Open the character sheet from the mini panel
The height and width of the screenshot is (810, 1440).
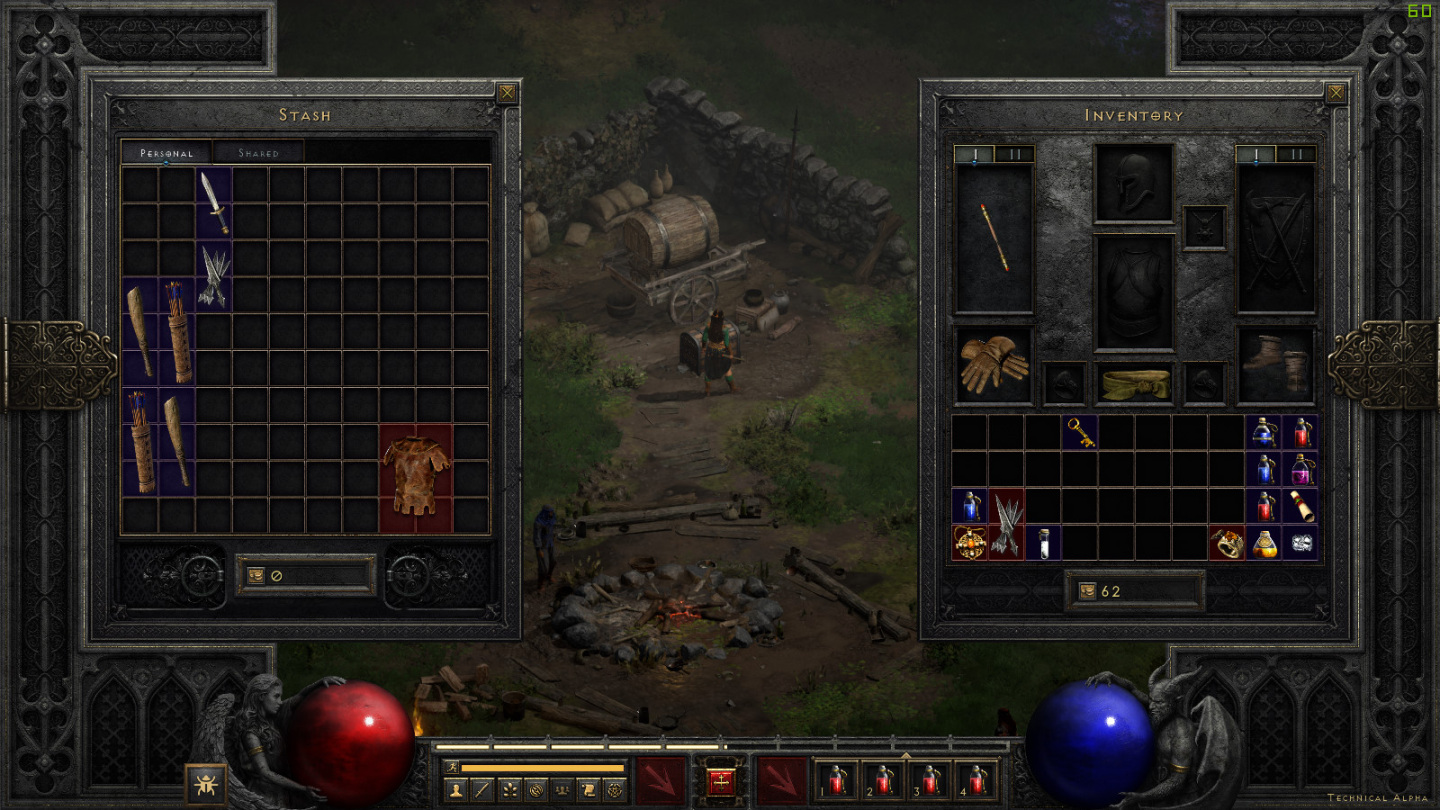pos(457,789)
